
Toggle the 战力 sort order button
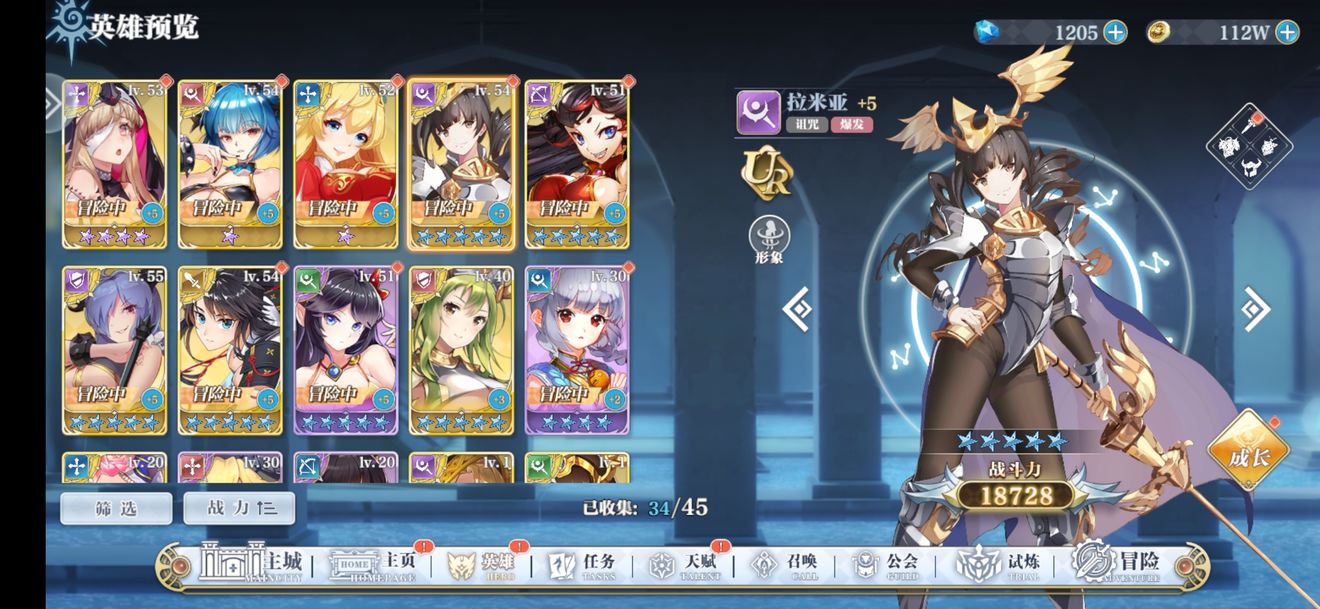(x=239, y=508)
